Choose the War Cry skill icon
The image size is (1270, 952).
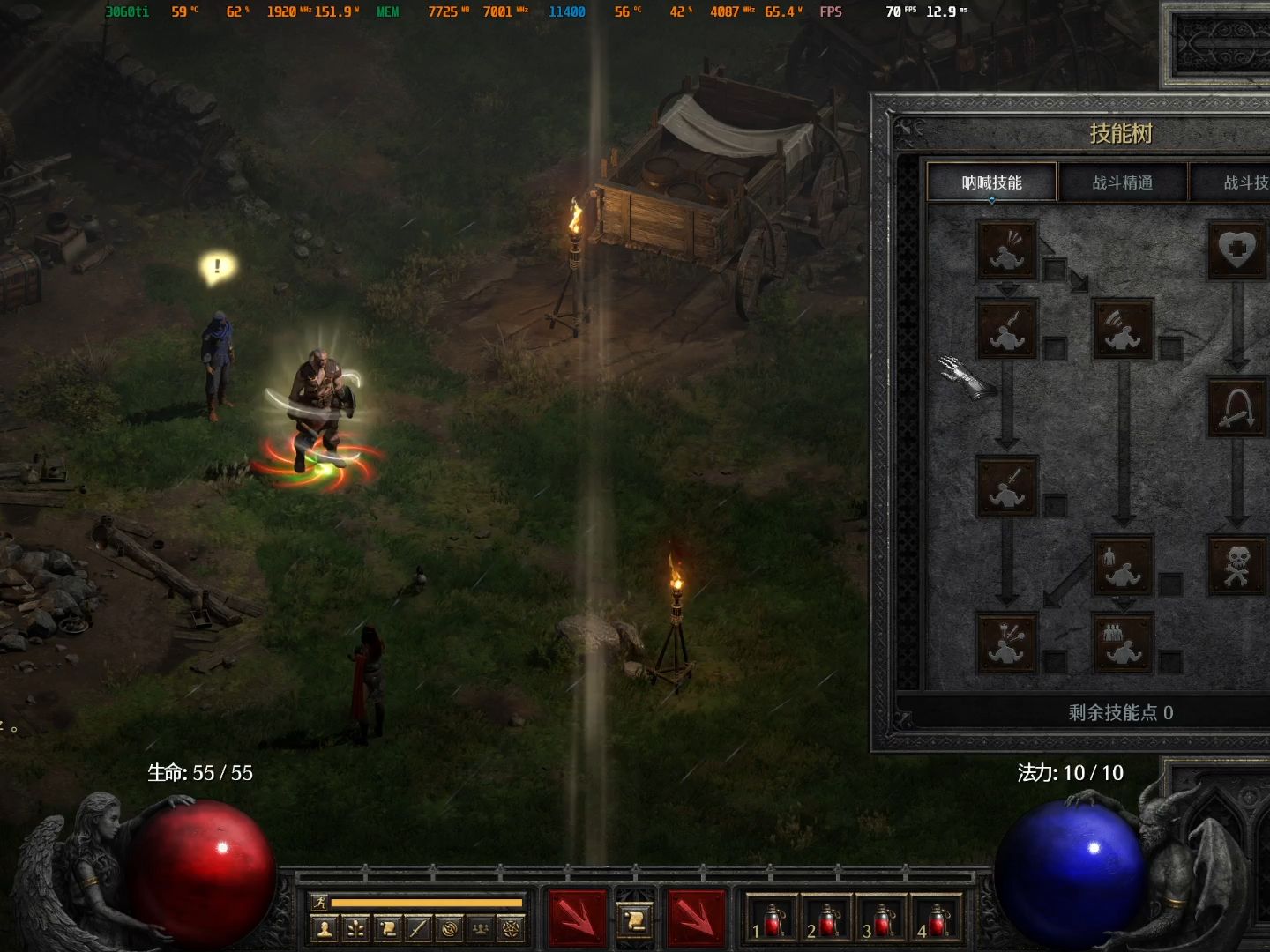pyautogui.click(x=1007, y=643)
